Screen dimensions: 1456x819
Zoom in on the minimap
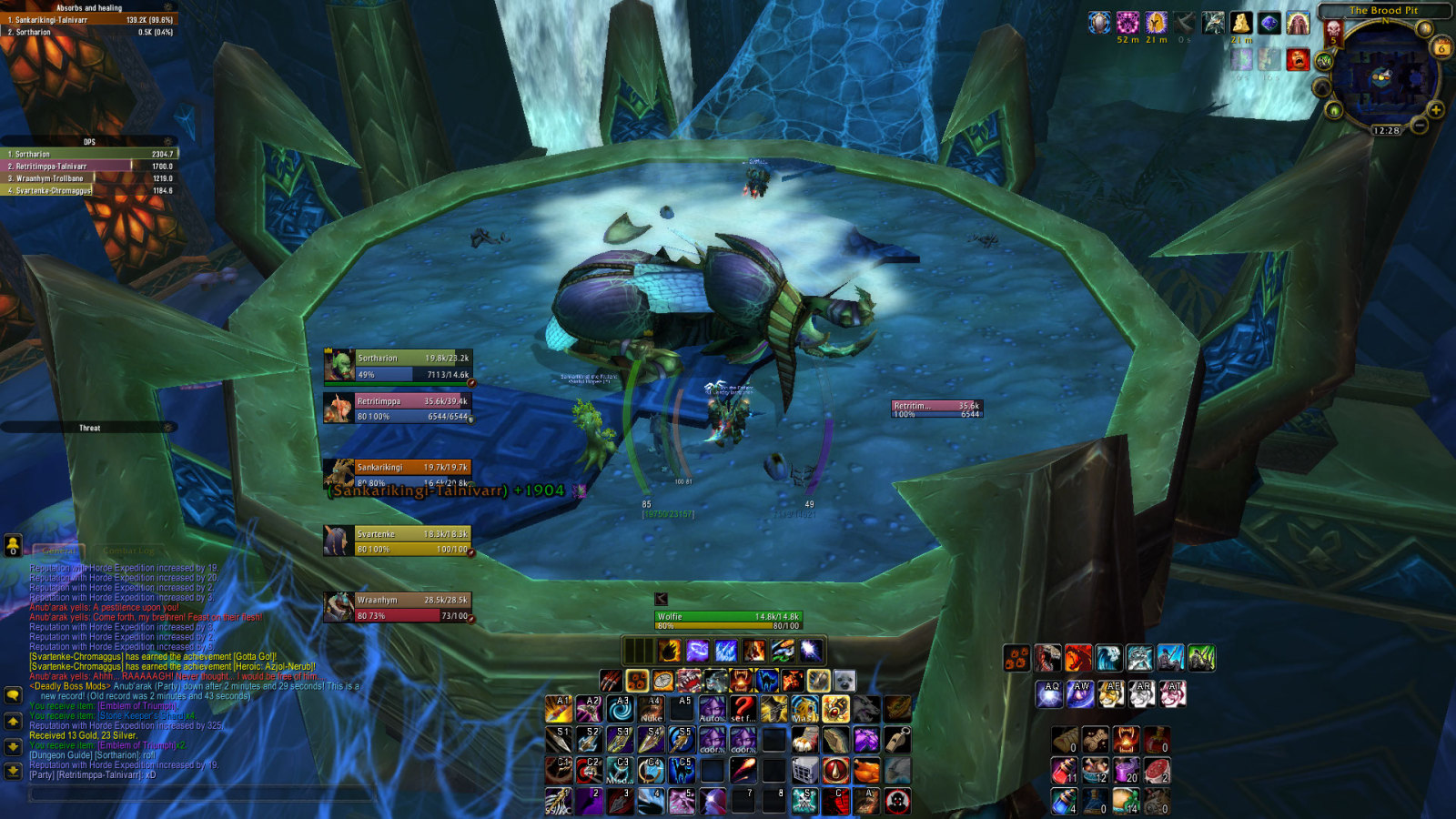tap(1436, 110)
